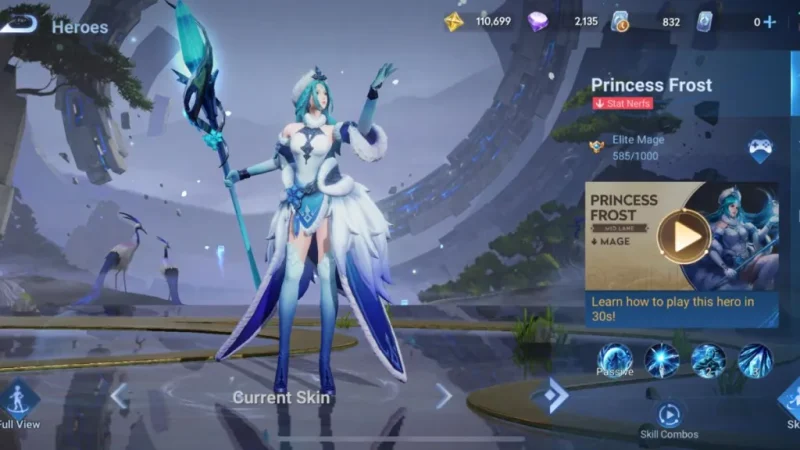Open the Full View of the hero
This screenshot has width=800, height=450.
pos(19,399)
